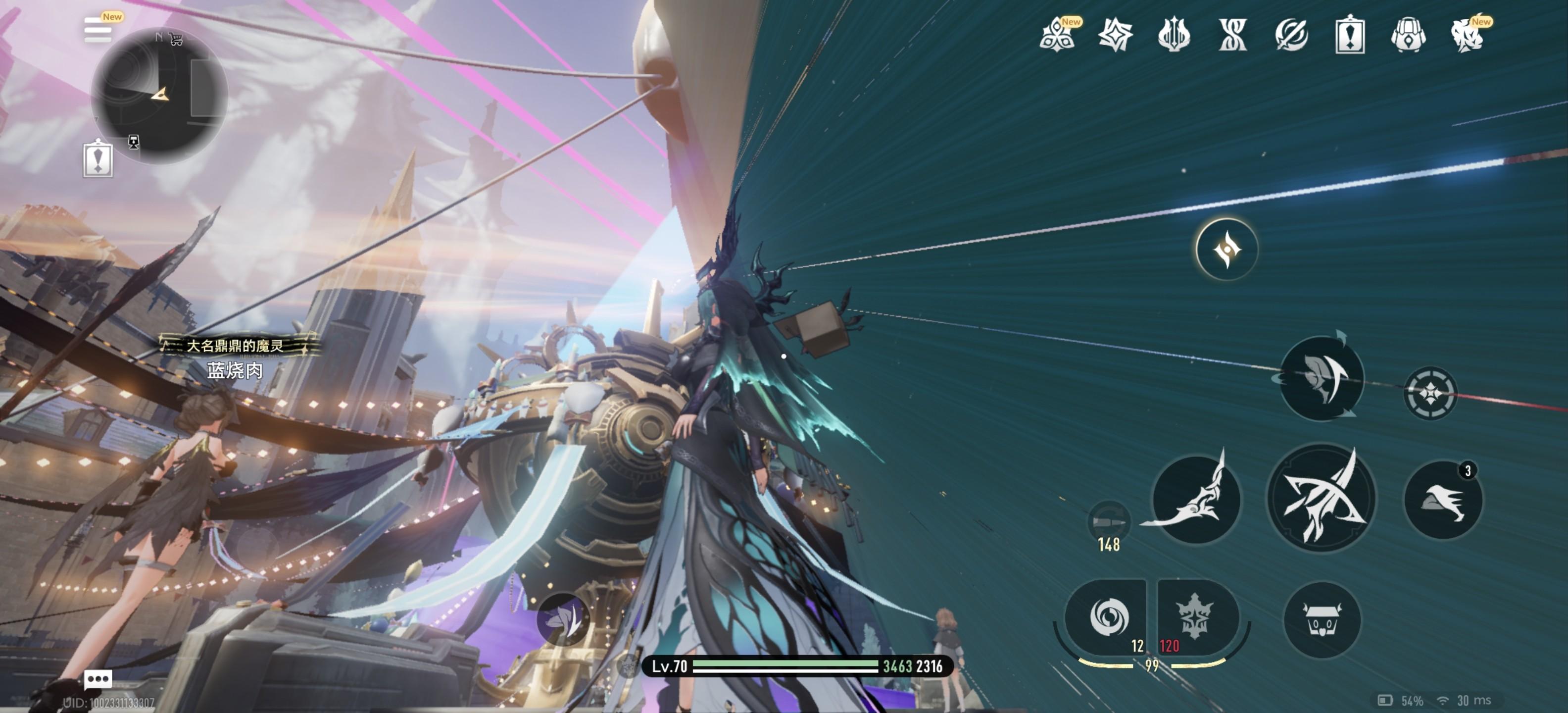Expand the circular minimap
Viewport: 1568px width, 713px height.
(159, 96)
